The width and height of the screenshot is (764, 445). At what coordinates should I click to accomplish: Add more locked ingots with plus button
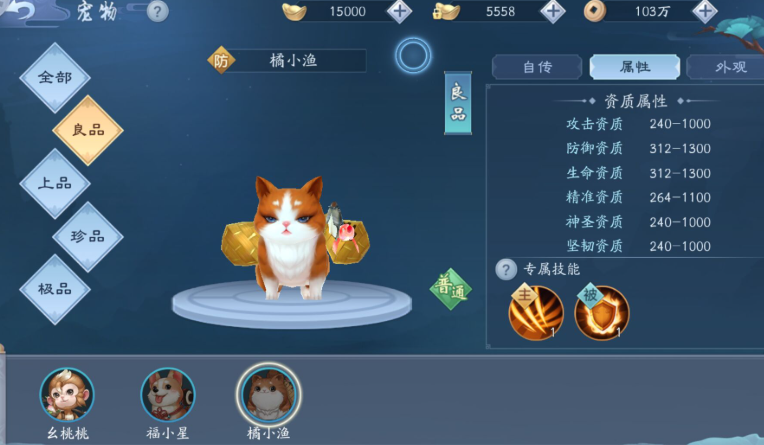[x=551, y=12]
